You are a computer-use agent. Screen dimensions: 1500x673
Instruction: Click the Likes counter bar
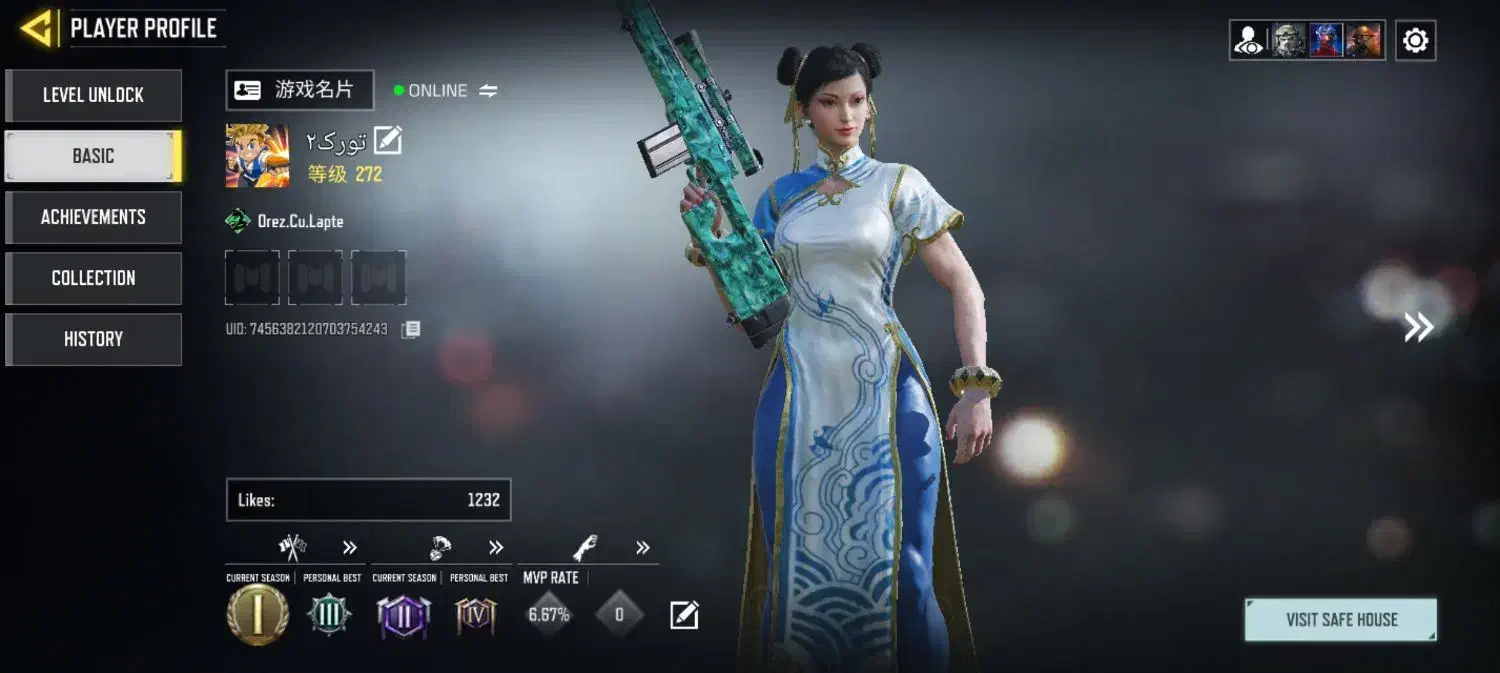(x=368, y=500)
